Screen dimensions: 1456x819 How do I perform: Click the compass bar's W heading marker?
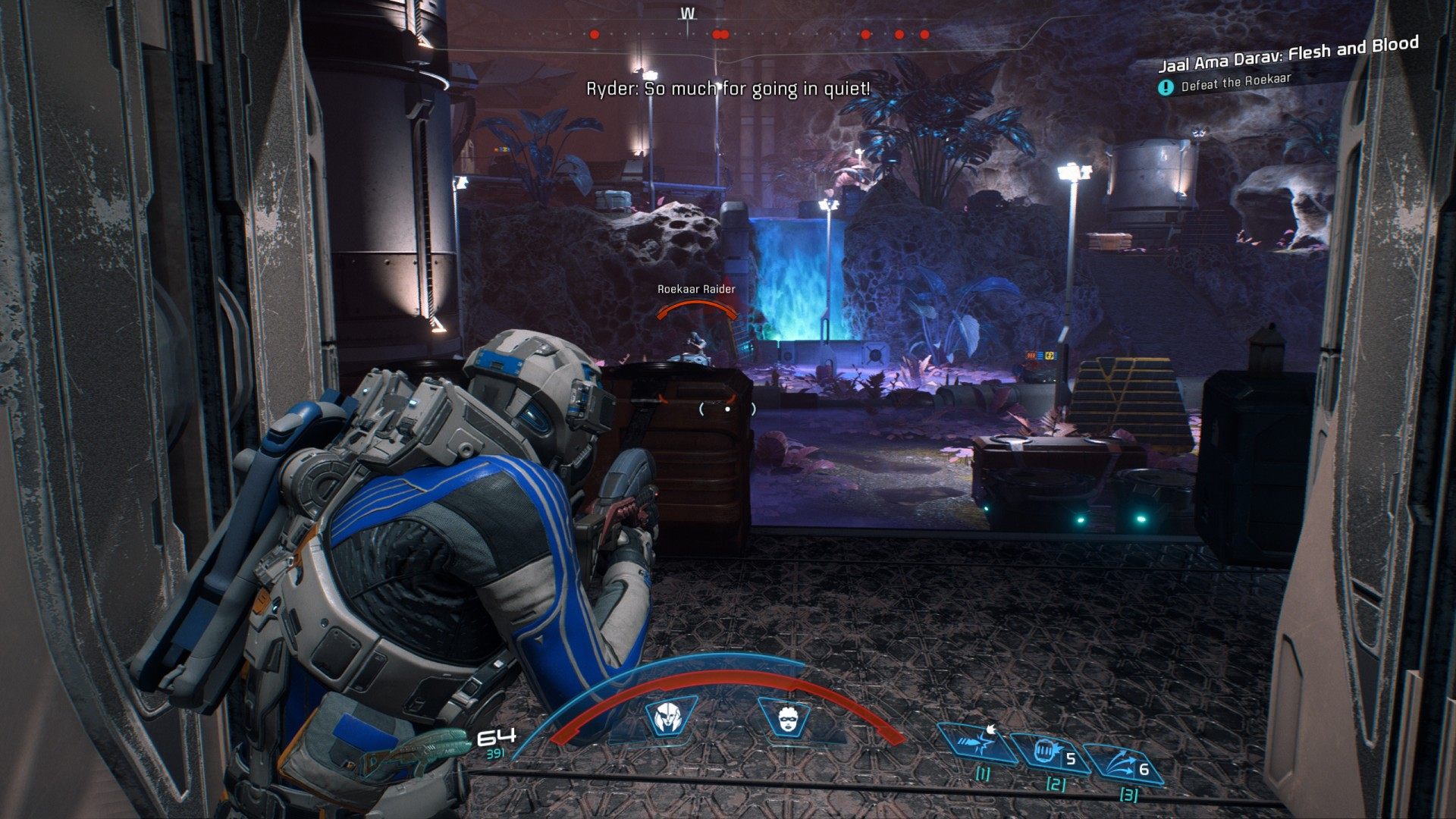click(688, 14)
